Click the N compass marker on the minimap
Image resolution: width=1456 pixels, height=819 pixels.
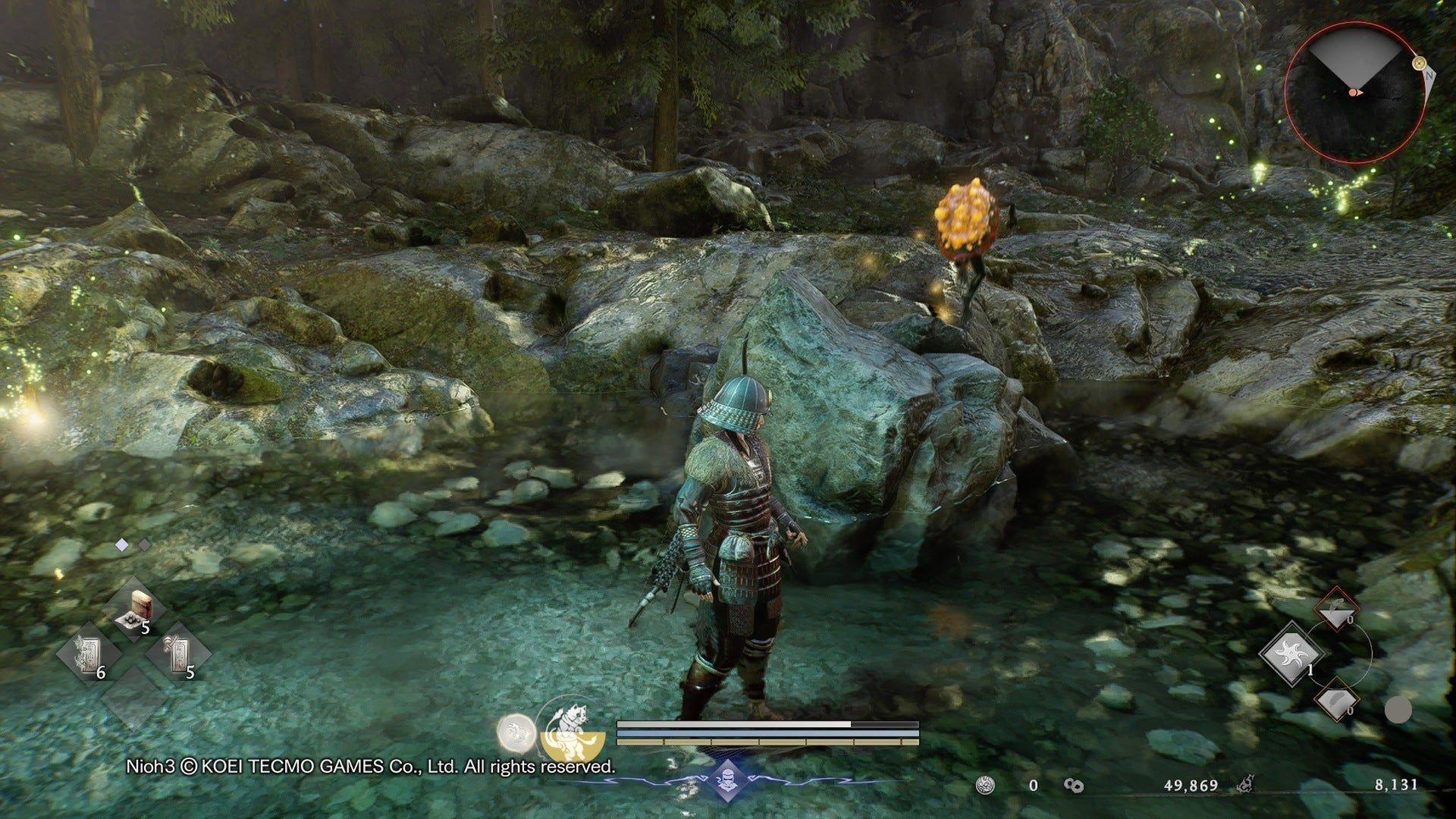click(x=1426, y=74)
